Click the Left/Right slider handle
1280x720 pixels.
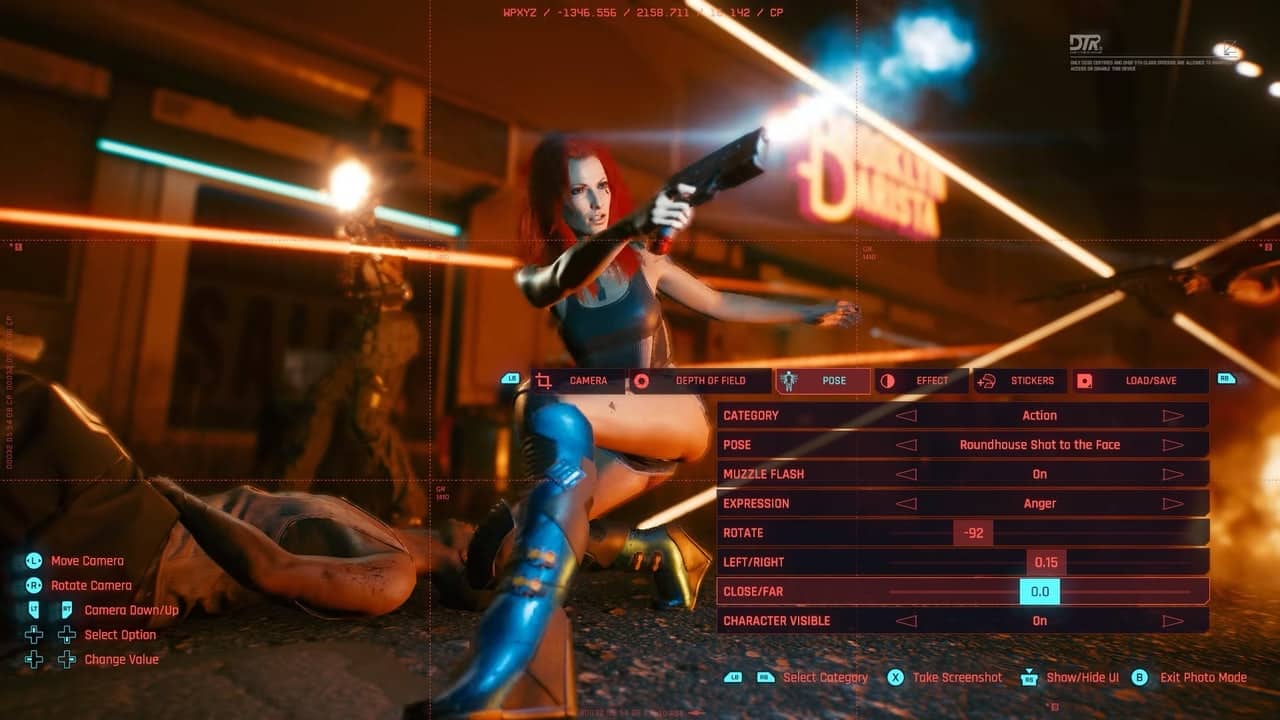[1046, 562]
